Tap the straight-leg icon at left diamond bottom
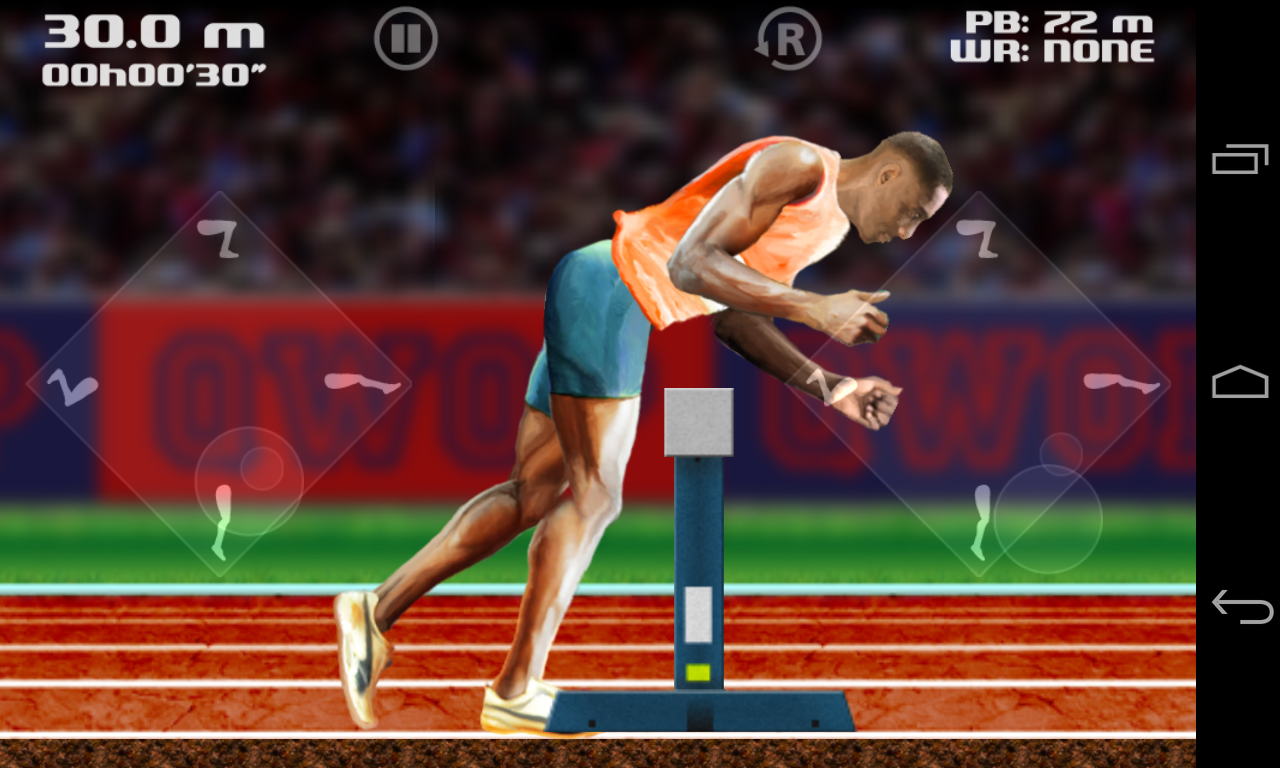This screenshot has height=768, width=1280. click(x=222, y=520)
